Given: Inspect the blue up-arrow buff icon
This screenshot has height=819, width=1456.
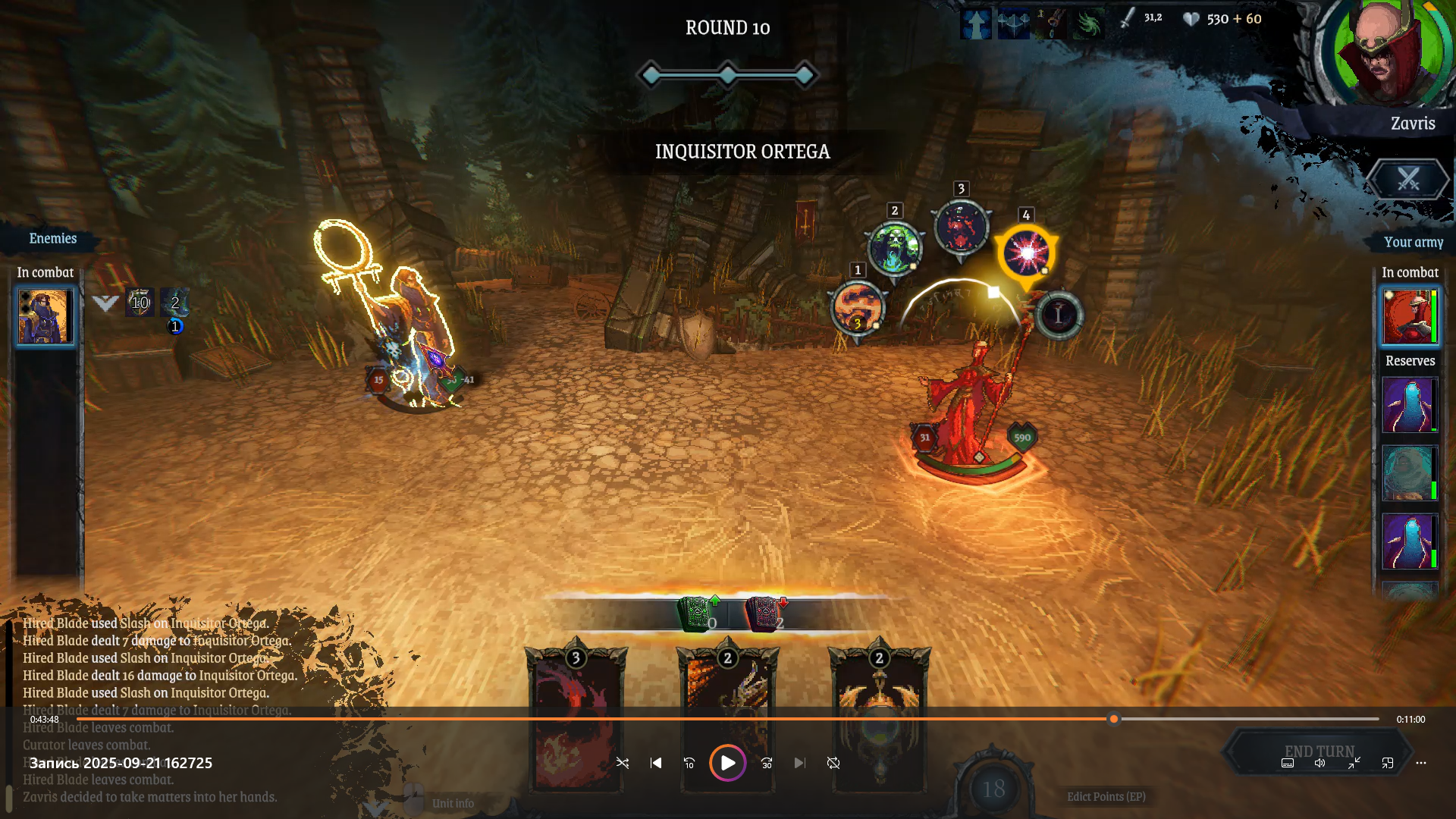Looking at the screenshot, I should pyautogui.click(x=975, y=24).
